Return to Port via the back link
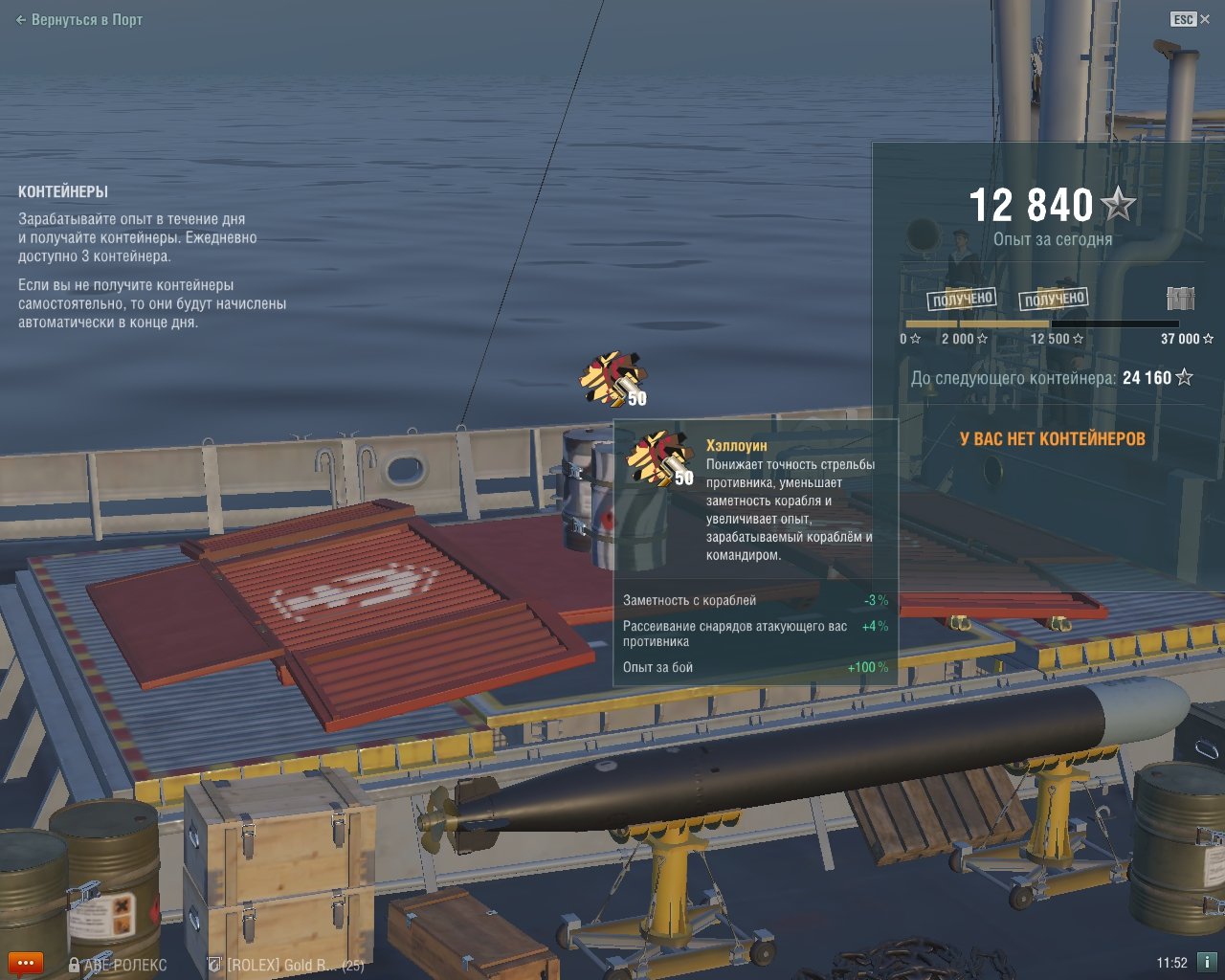The width and height of the screenshot is (1225, 980). (x=79, y=19)
